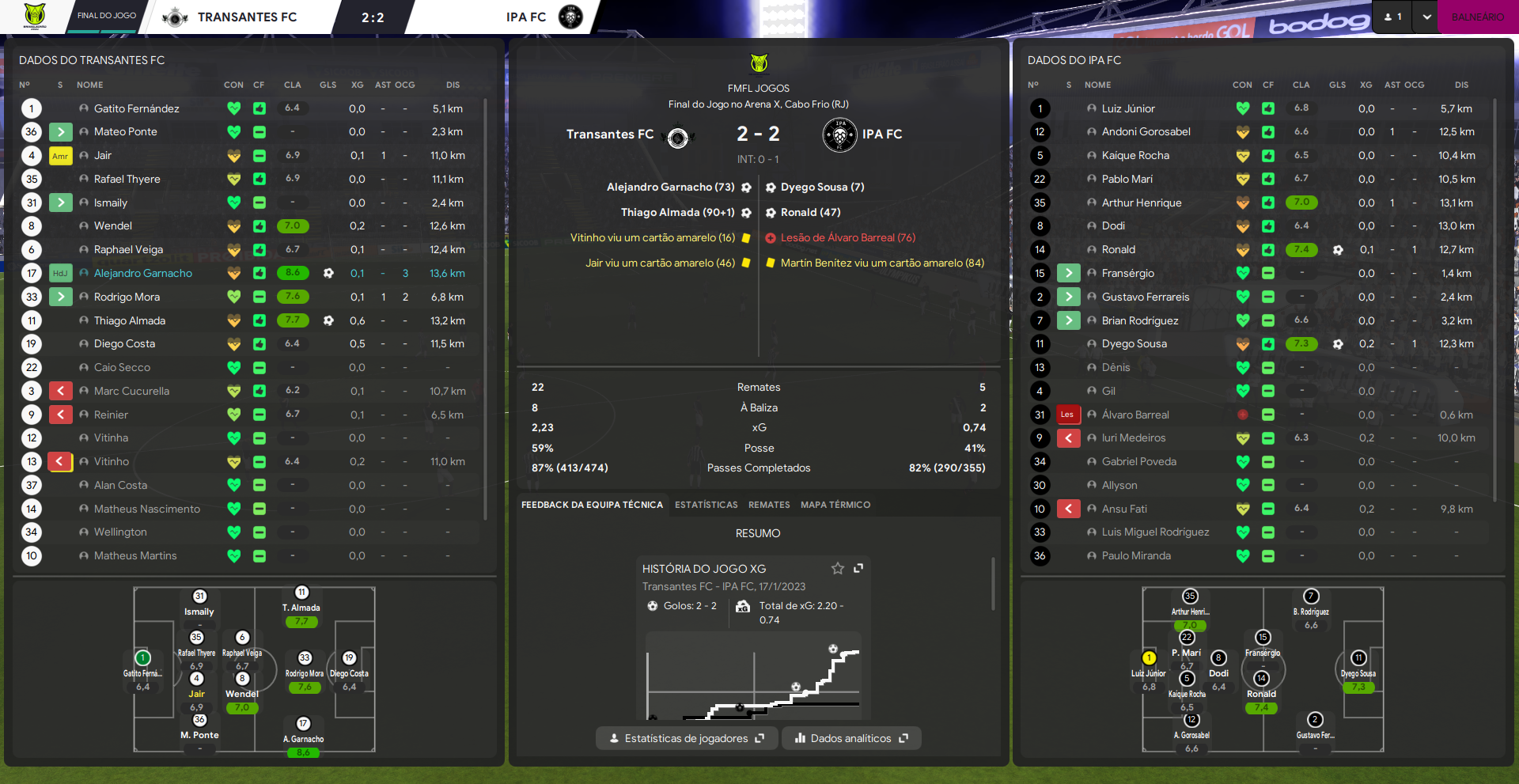Viewport: 1519px width, 784px height.
Task: Favorite the História do Jogo xG panel
Action: [x=837, y=568]
